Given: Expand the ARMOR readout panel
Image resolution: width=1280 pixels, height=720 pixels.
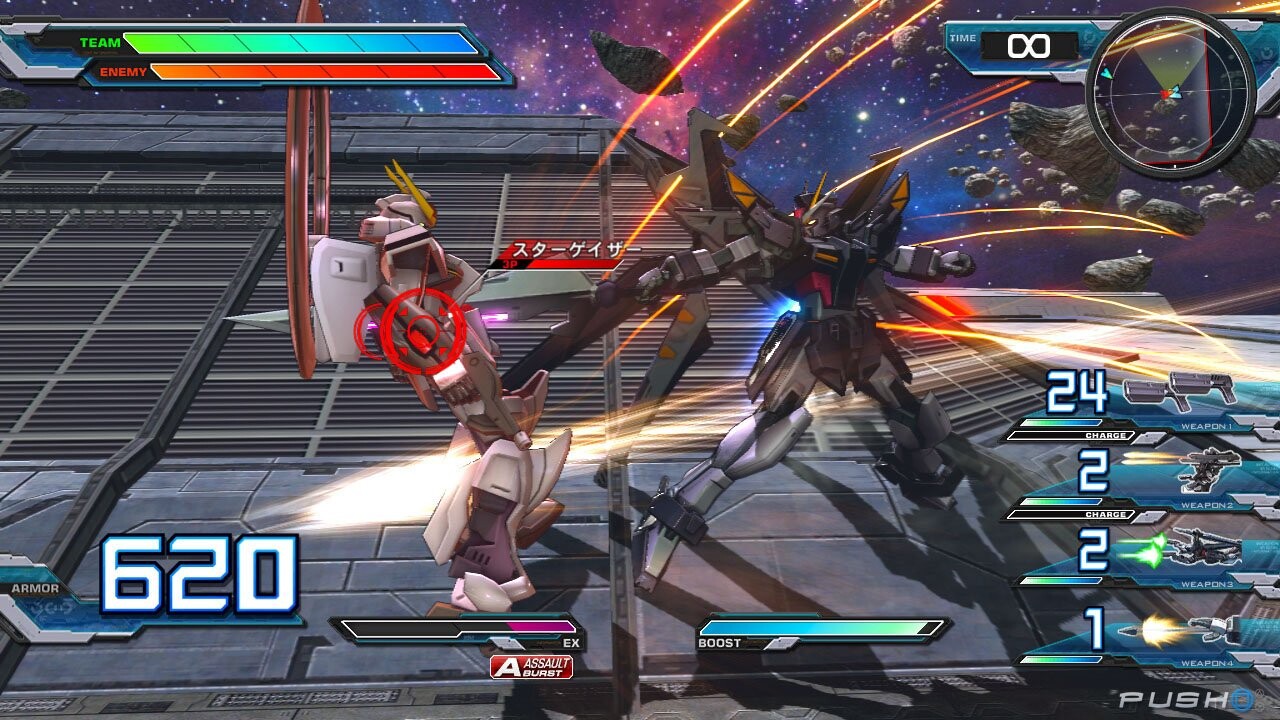Looking at the screenshot, I should coord(37,589).
